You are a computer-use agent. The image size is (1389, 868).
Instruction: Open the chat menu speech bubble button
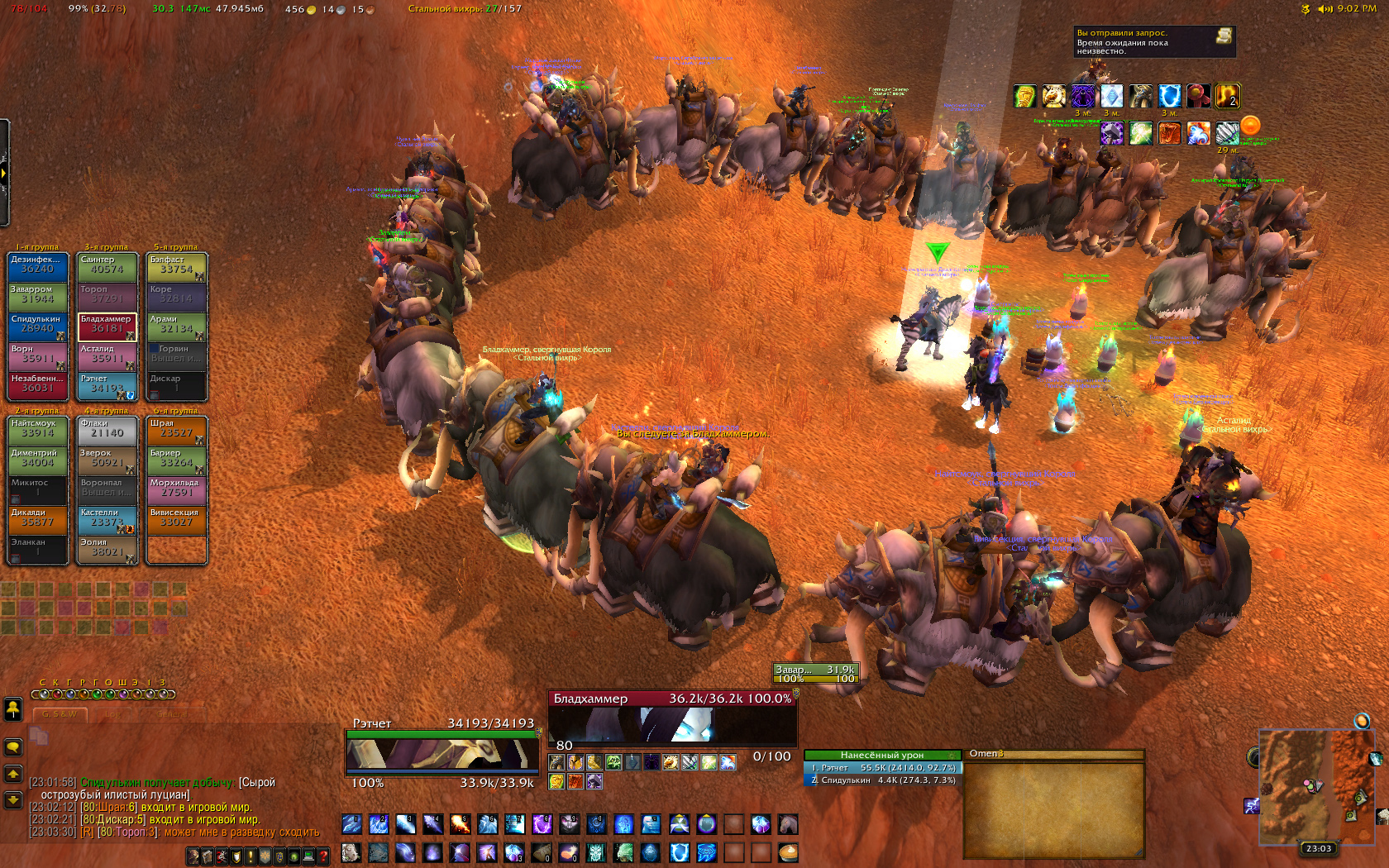tap(13, 747)
